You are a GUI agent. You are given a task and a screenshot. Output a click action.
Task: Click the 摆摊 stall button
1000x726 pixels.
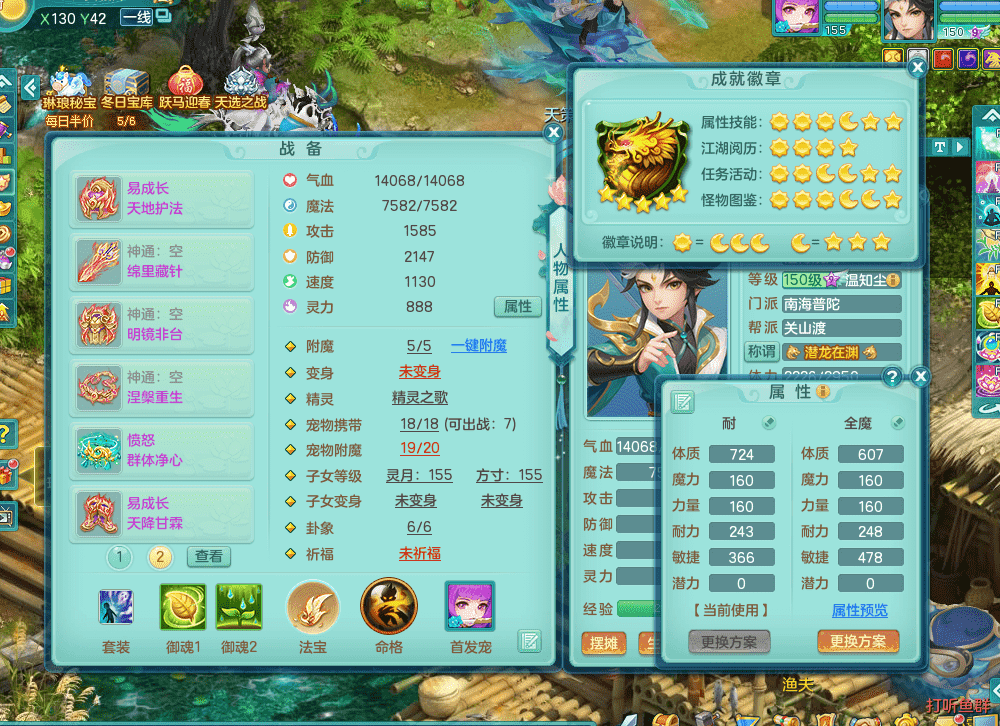[x=603, y=642]
